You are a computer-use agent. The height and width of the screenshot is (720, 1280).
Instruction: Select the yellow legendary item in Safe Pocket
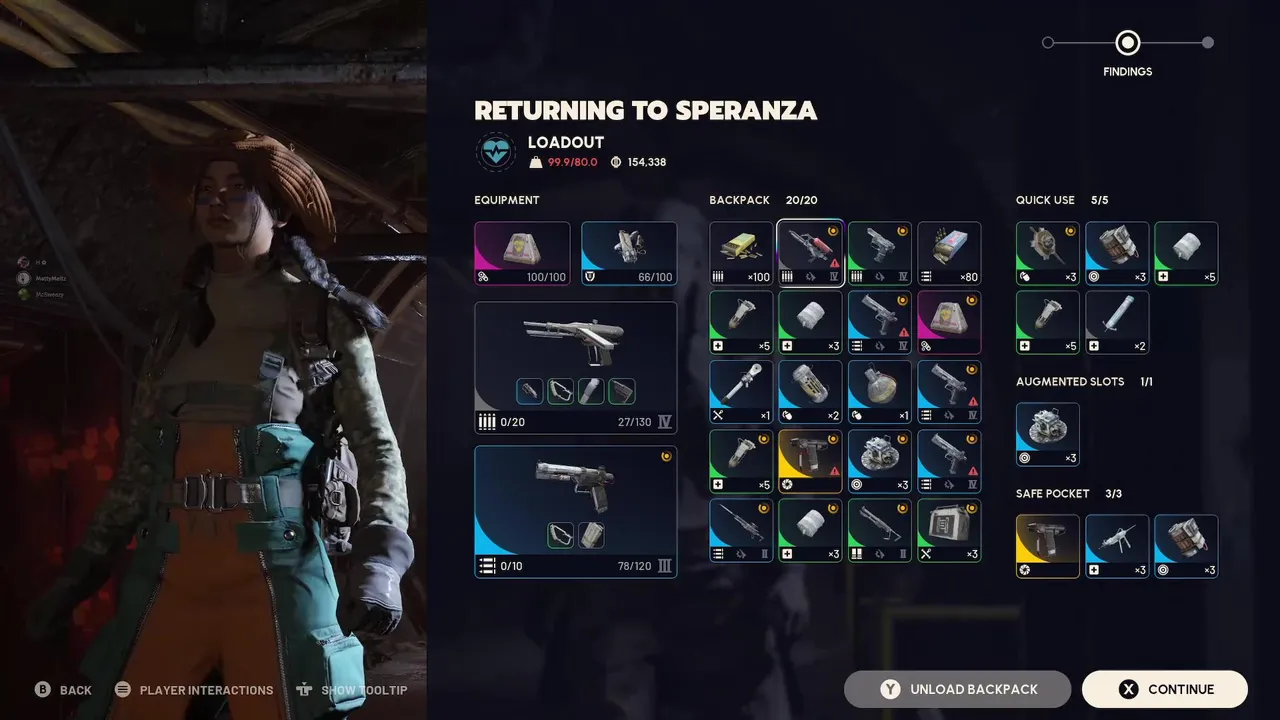tap(1048, 546)
